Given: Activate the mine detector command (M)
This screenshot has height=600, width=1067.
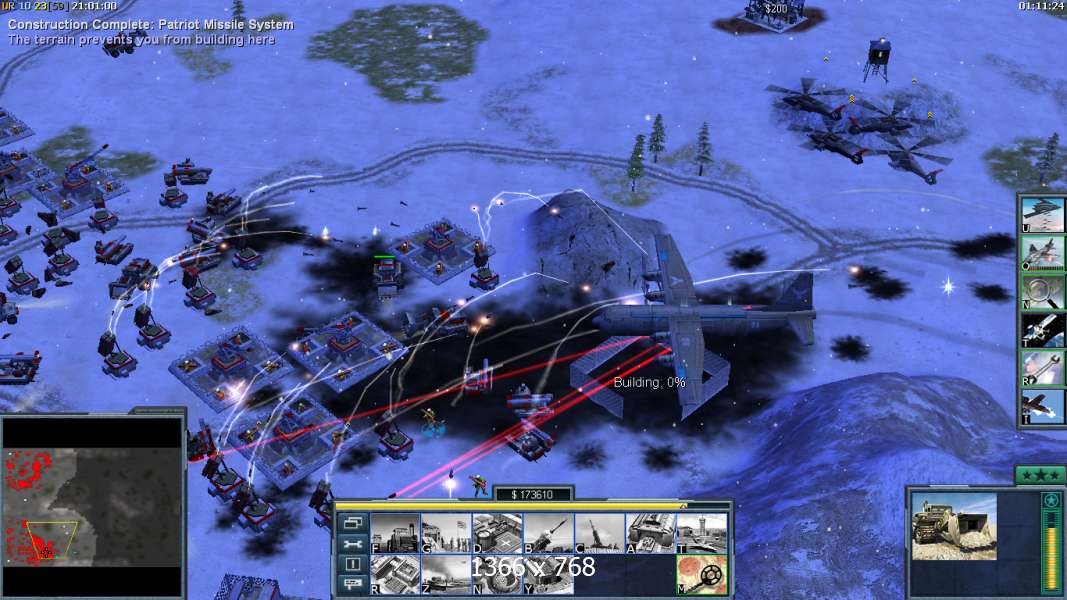Looking at the screenshot, I should click(x=701, y=574).
